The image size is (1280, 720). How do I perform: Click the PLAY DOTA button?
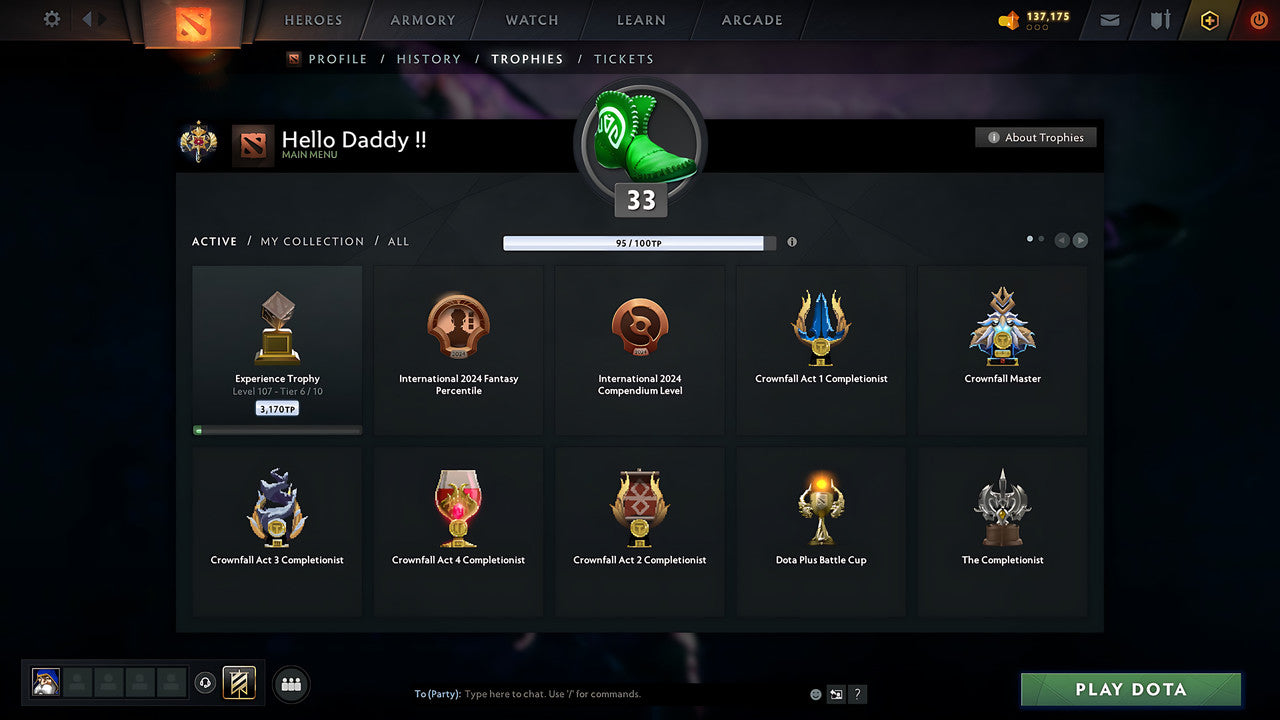tap(1130, 689)
